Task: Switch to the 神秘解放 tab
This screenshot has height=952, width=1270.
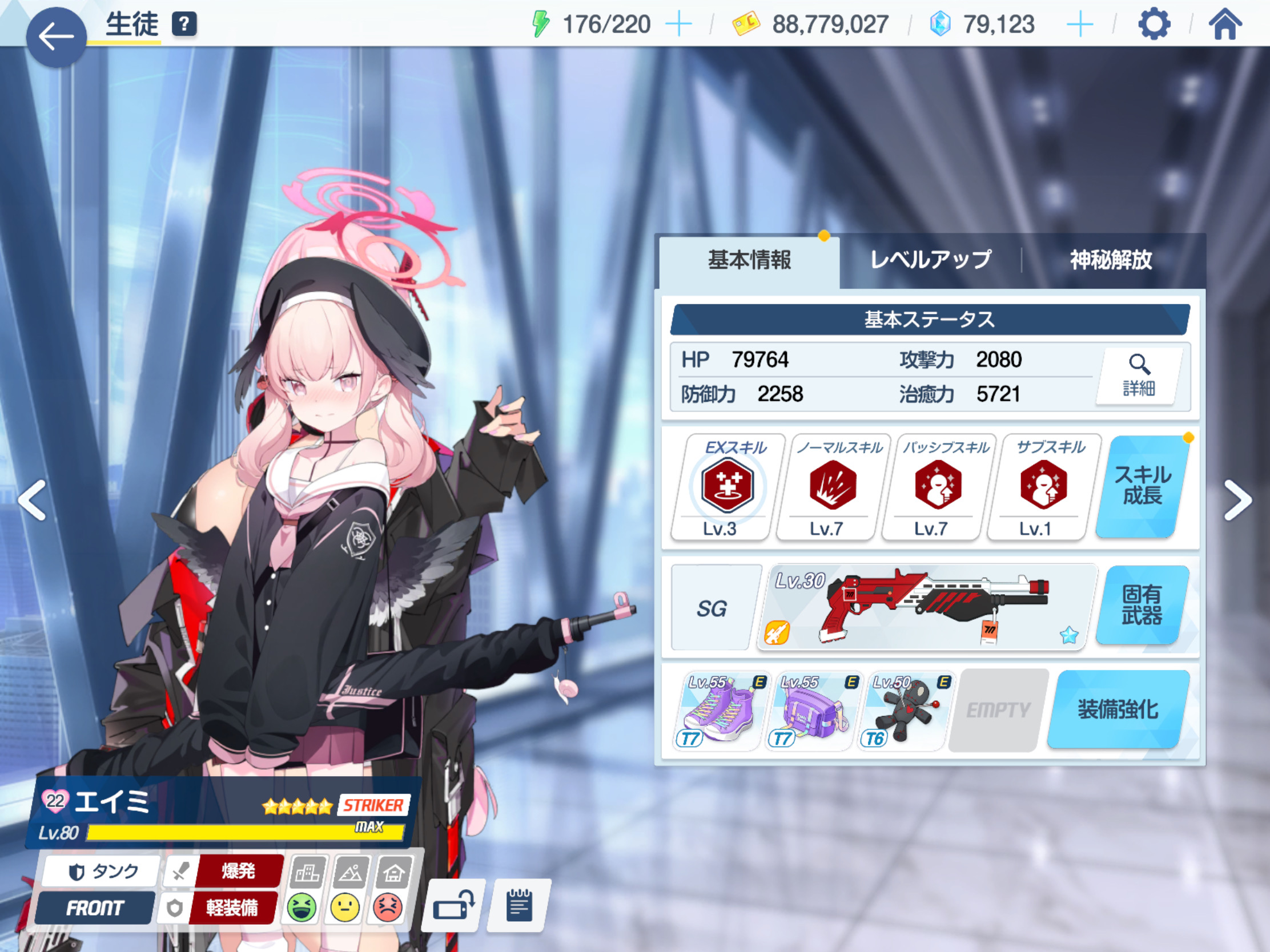Action: (1110, 260)
